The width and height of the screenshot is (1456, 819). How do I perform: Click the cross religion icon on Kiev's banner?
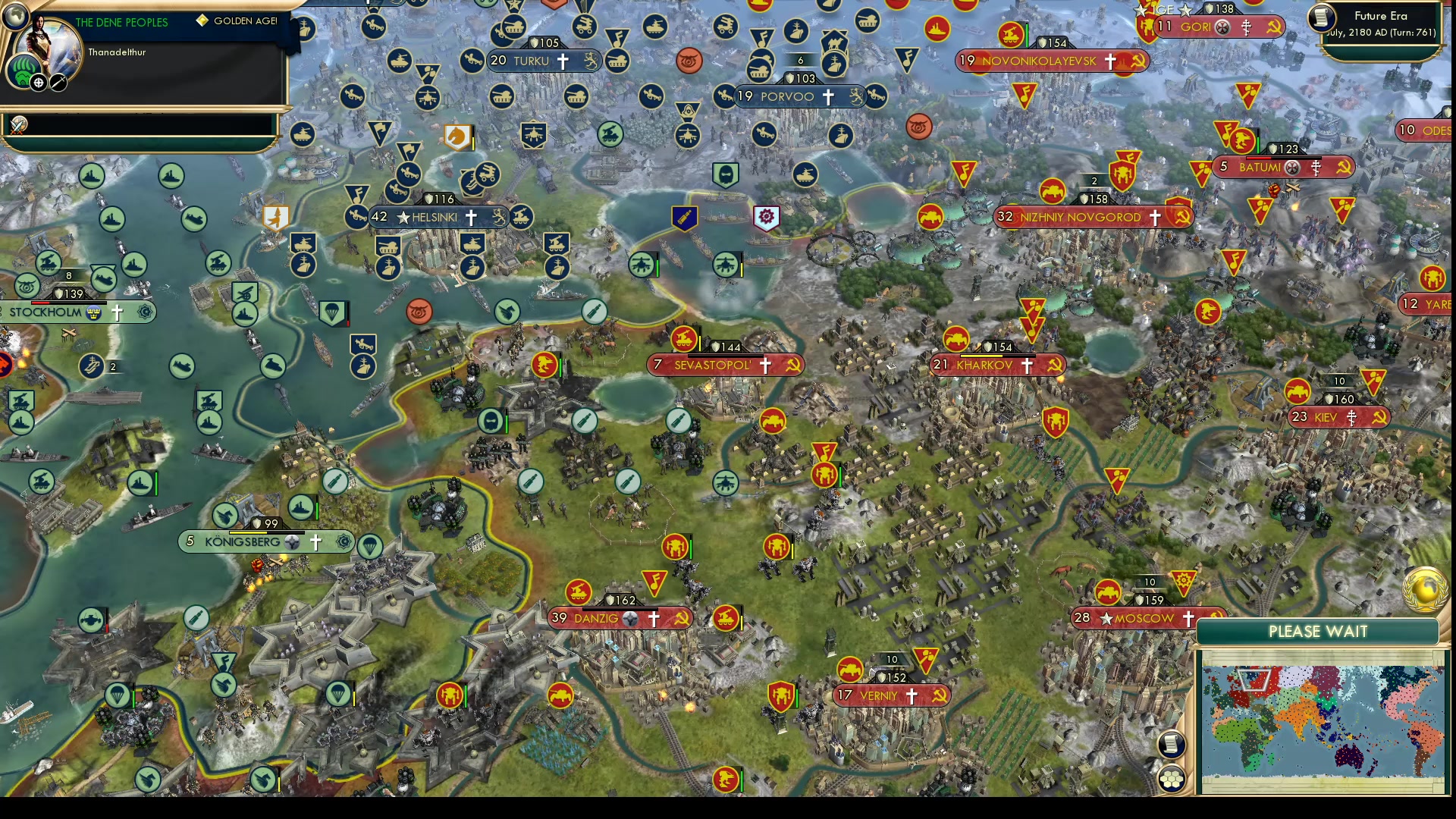click(x=1352, y=418)
